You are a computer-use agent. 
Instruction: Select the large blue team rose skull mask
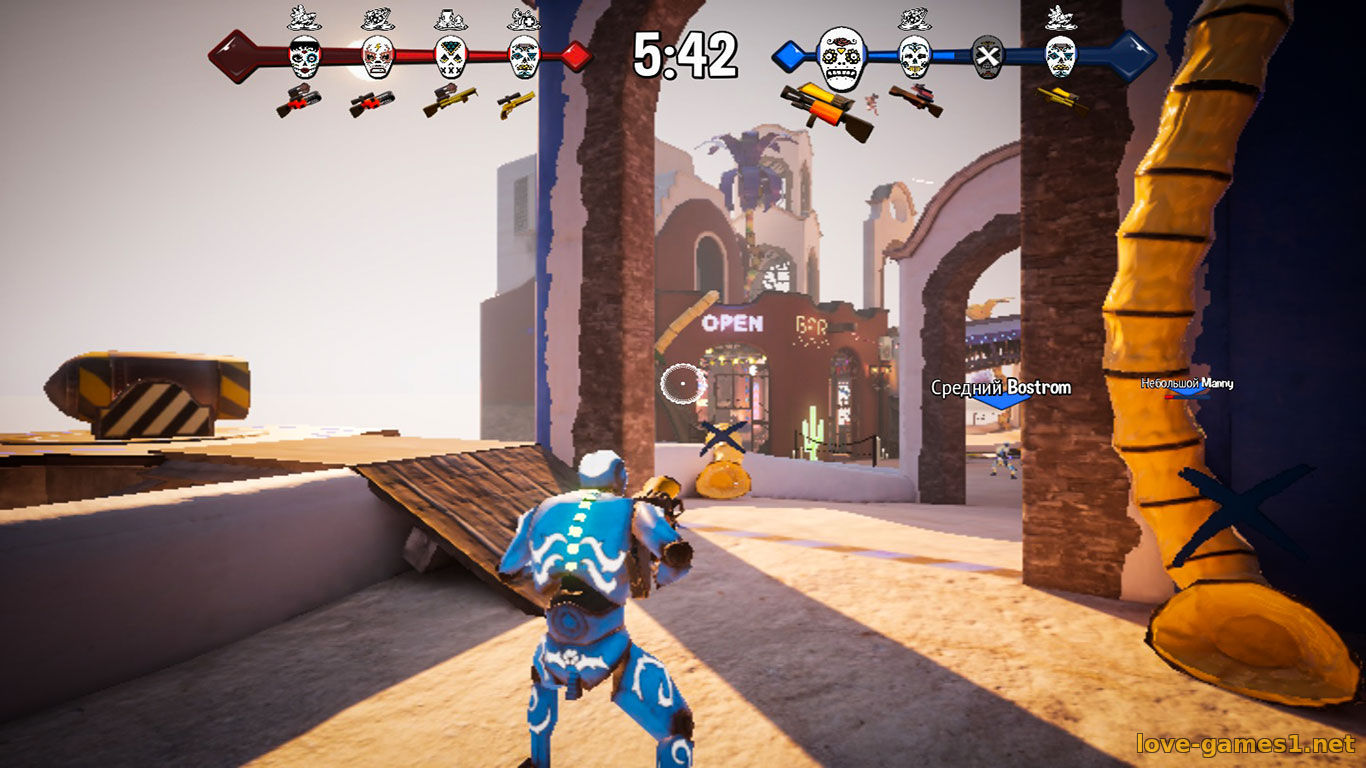click(841, 57)
